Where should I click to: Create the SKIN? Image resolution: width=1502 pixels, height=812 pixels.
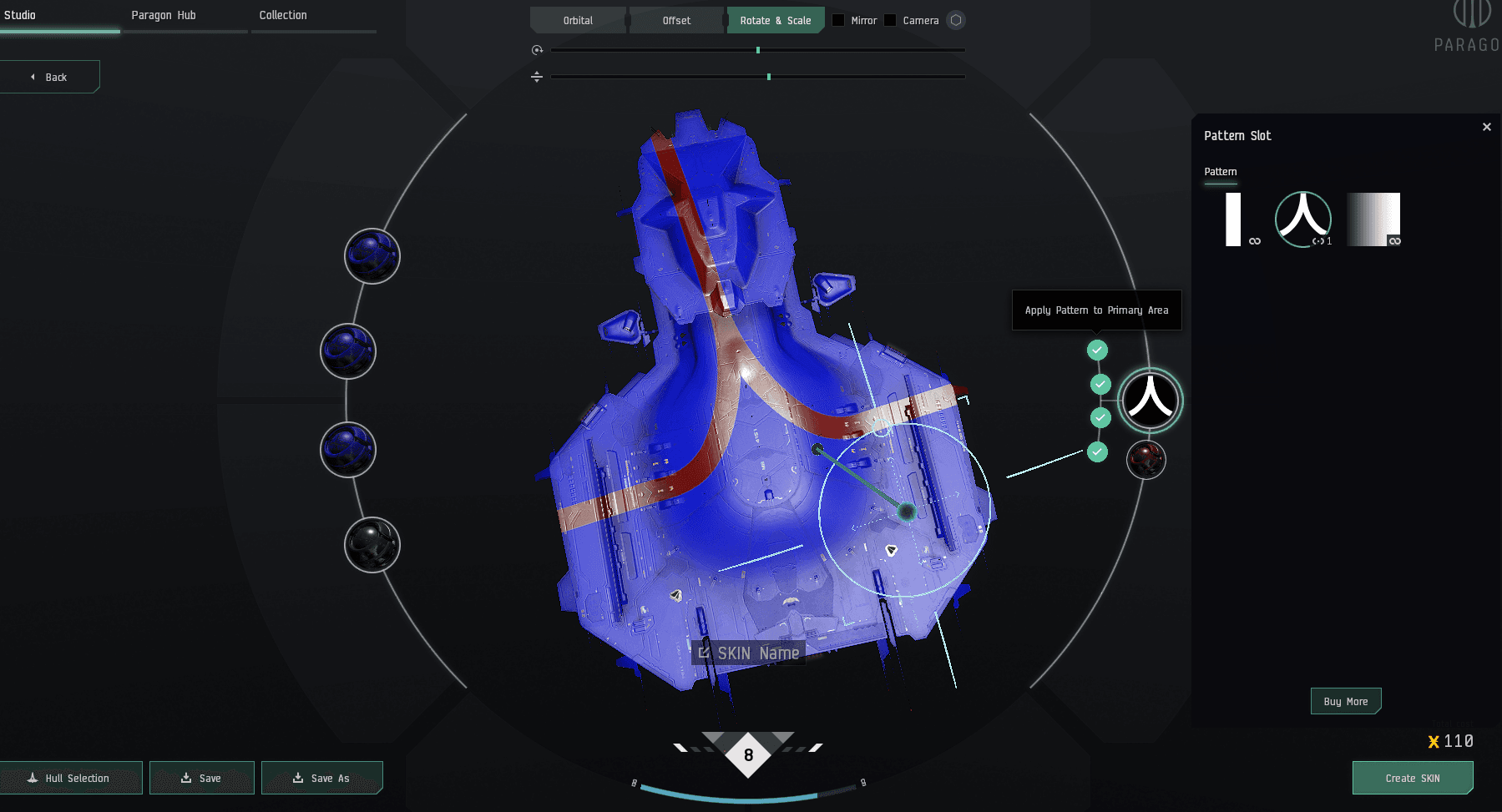pyautogui.click(x=1412, y=778)
